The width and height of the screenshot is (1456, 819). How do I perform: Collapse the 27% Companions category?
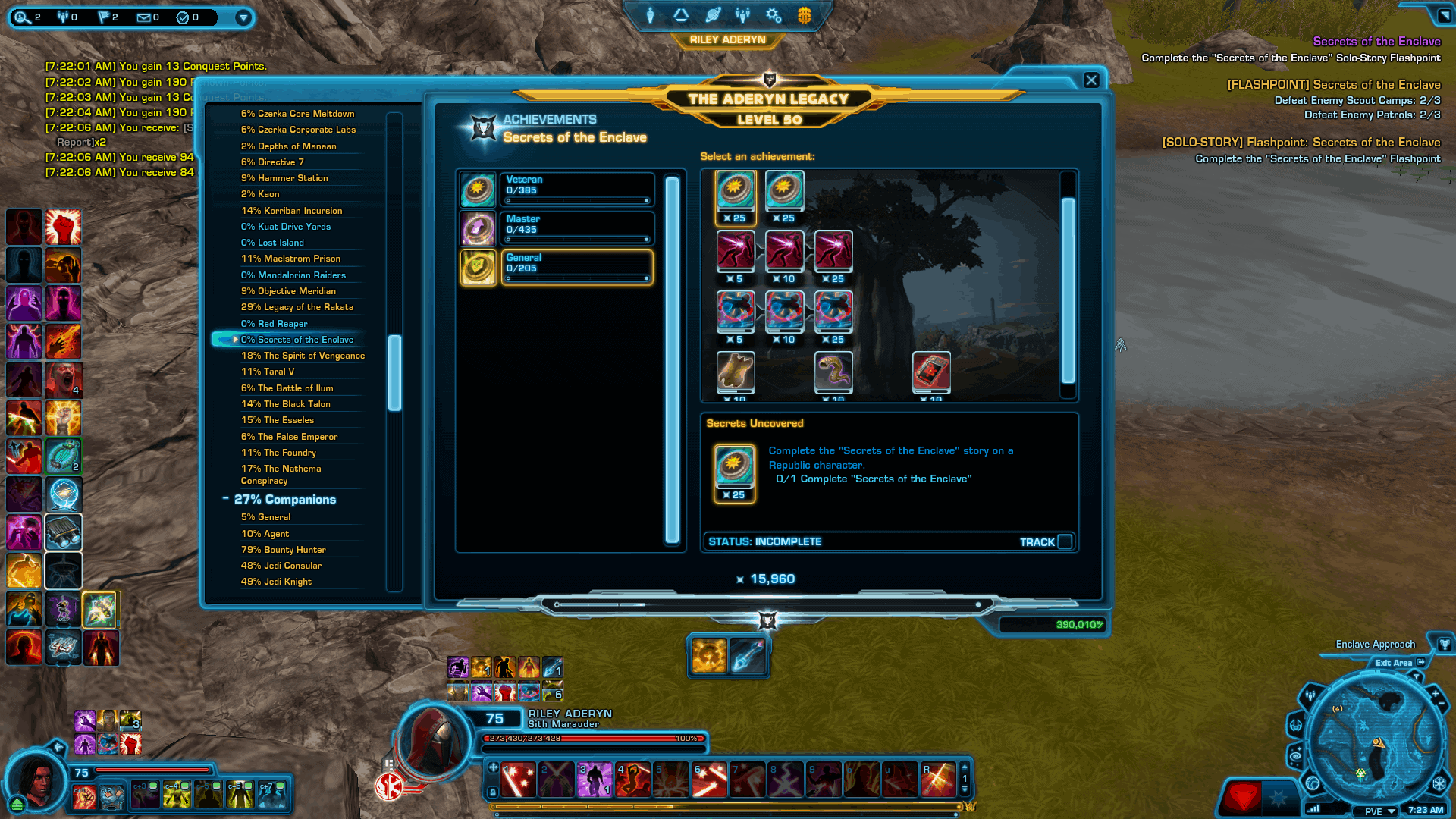tap(224, 499)
